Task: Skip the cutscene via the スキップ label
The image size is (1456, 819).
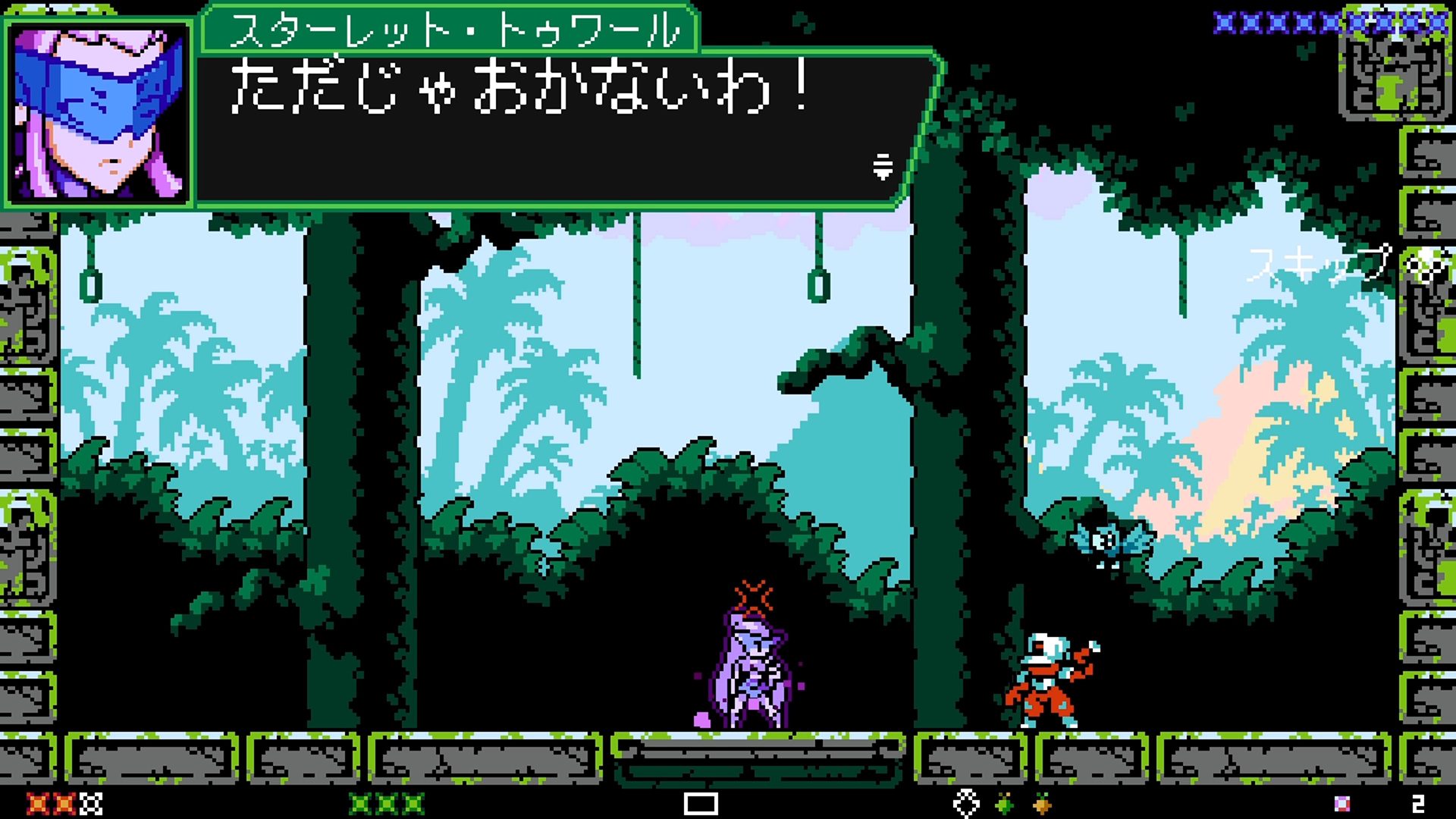Action: [x=1320, y=264]
